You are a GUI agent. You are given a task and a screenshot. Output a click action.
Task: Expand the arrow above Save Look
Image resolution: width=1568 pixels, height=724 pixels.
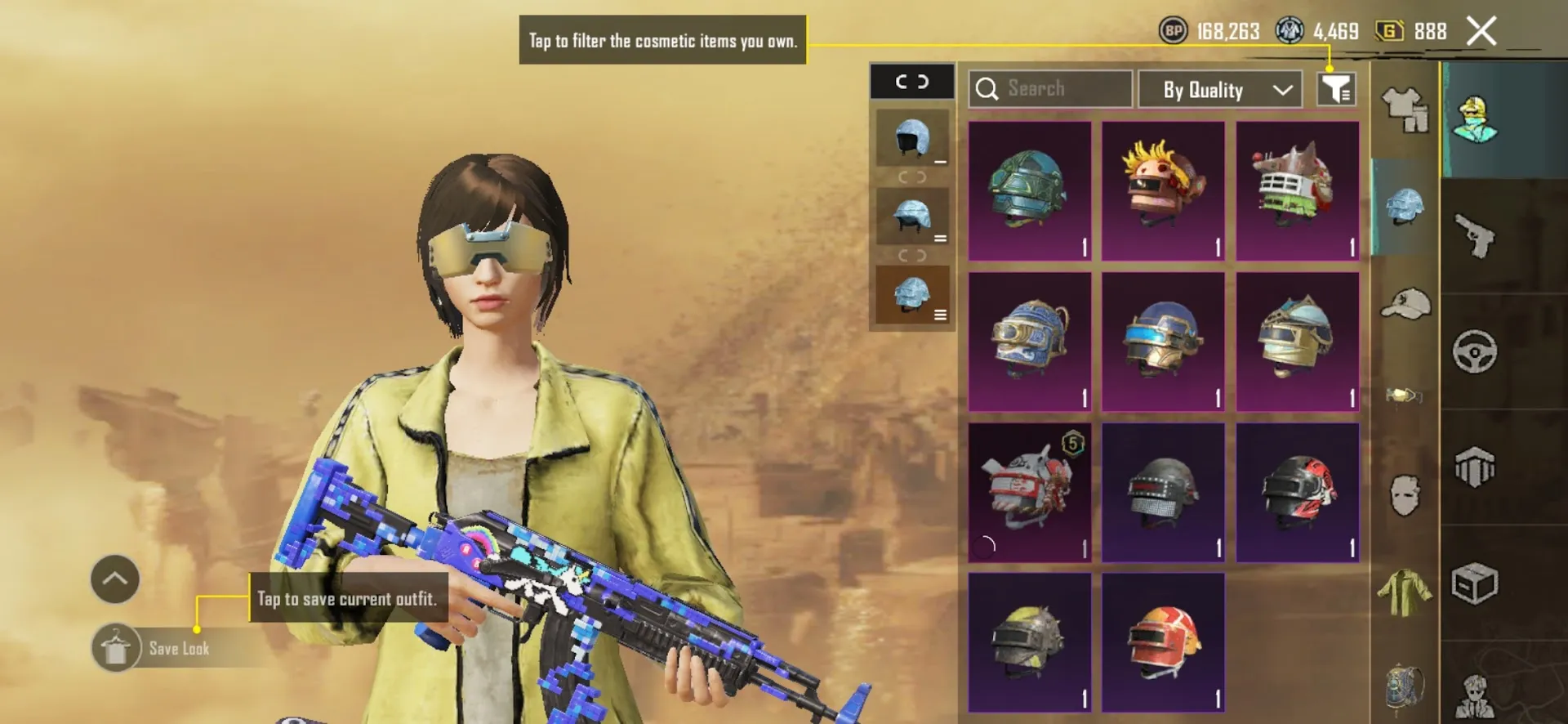point(114,579)
